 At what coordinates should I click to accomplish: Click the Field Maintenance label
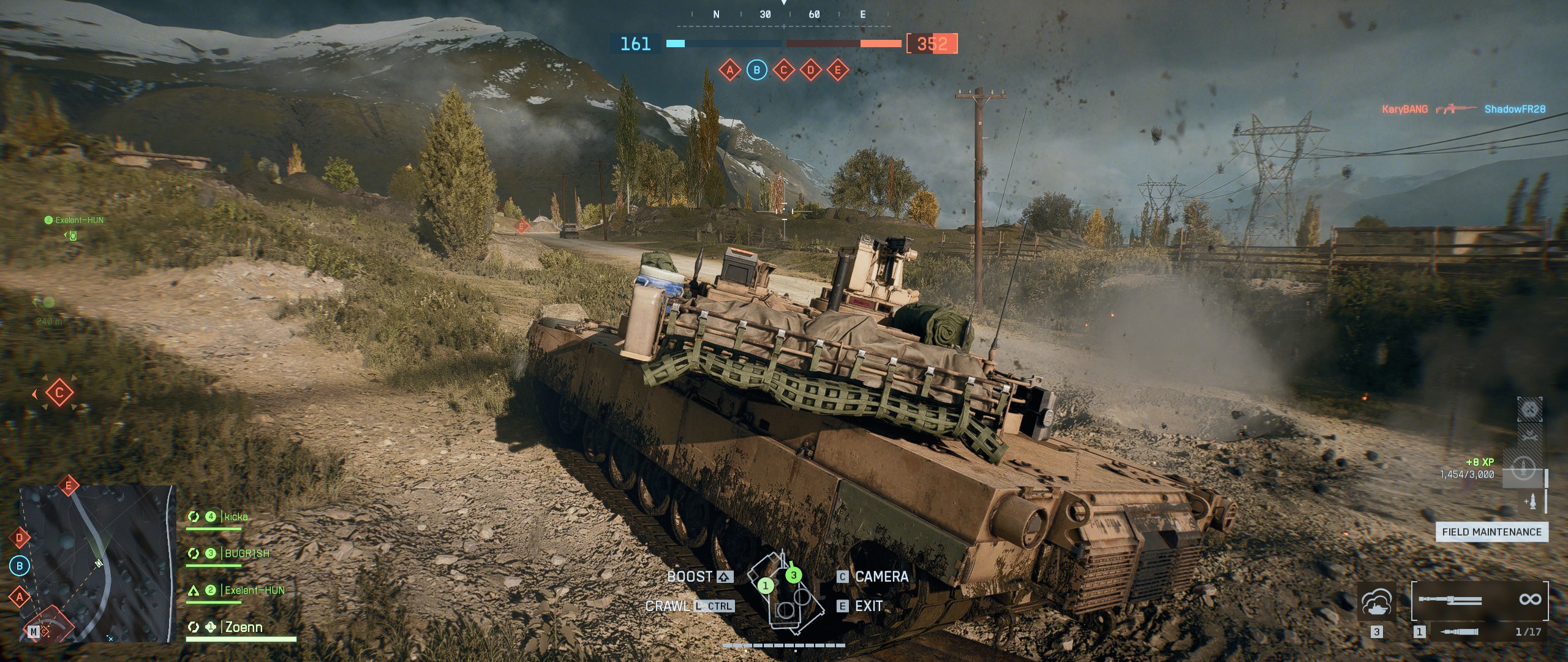1491,532
